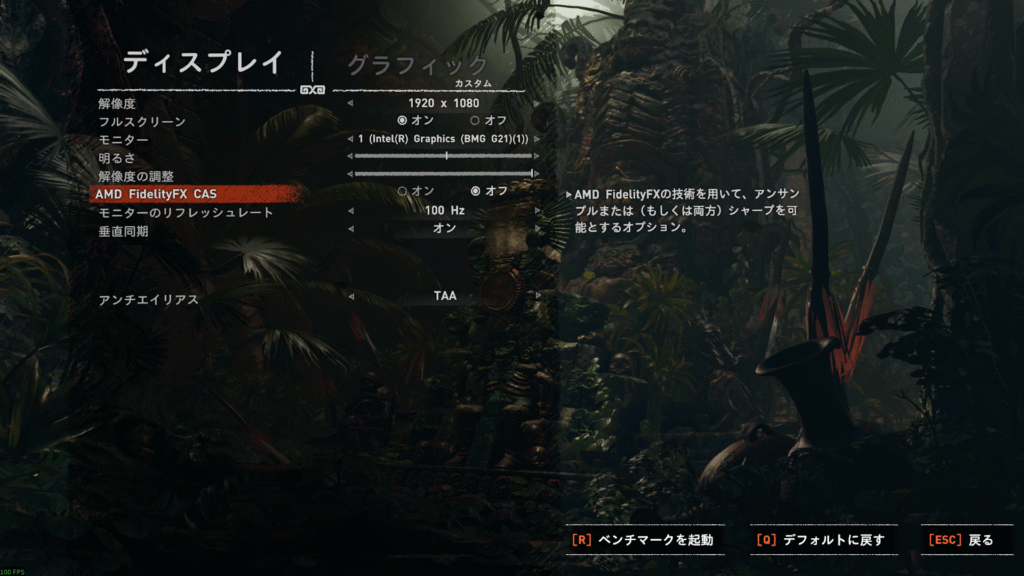Select the ディスプレイ tab
This screenshot has width=1024, height=576.
coord(204,62)
